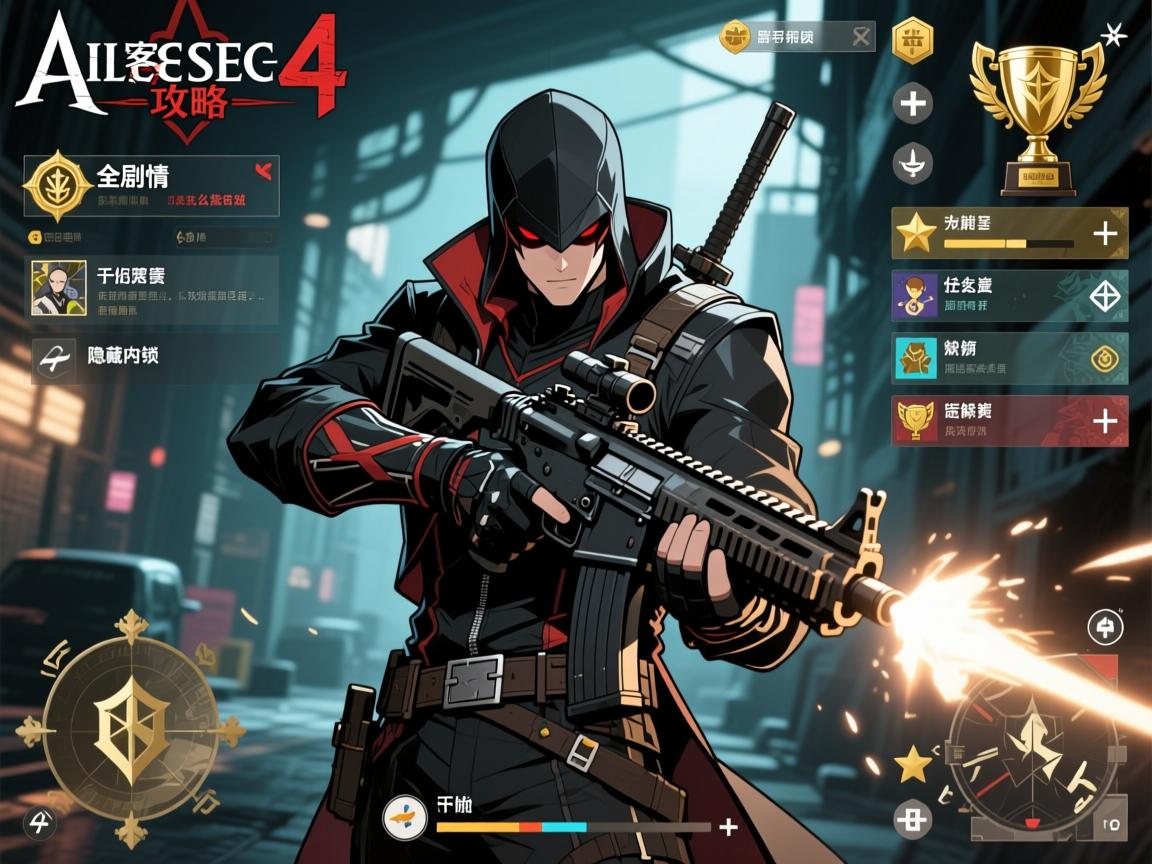Click the white sparkle icon by the trophy

point(1113,35)
